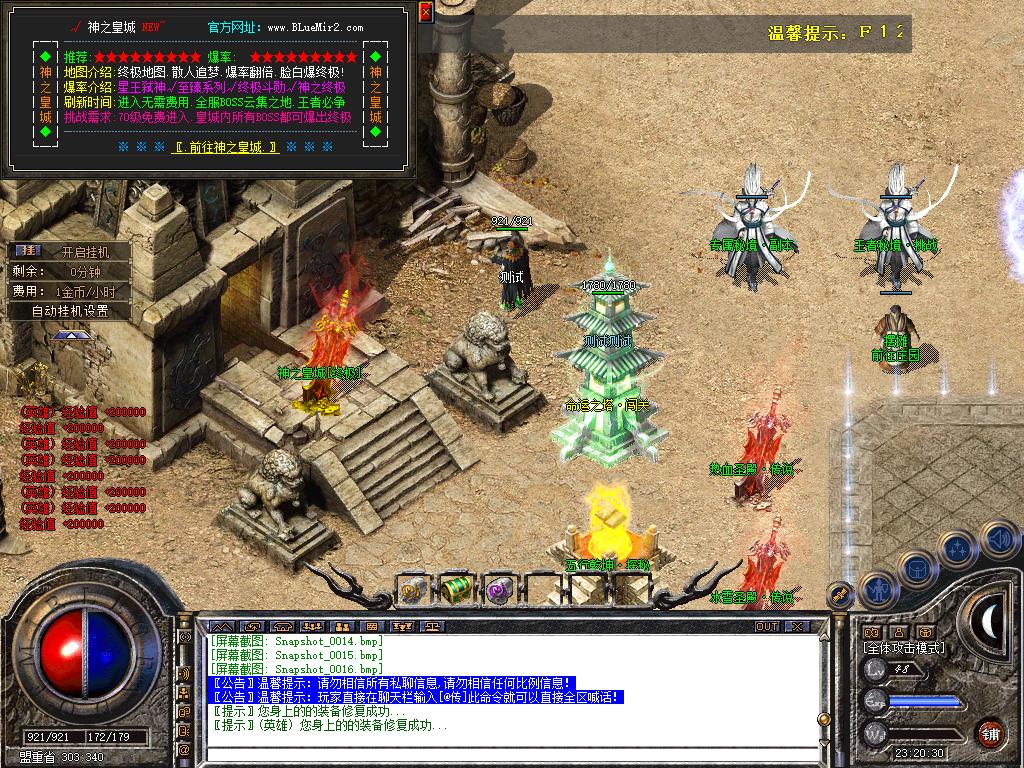The height and width of the screenshot is (768, 1024).
Task: Open the skills sparkle round button
Action: pos(957,548)
